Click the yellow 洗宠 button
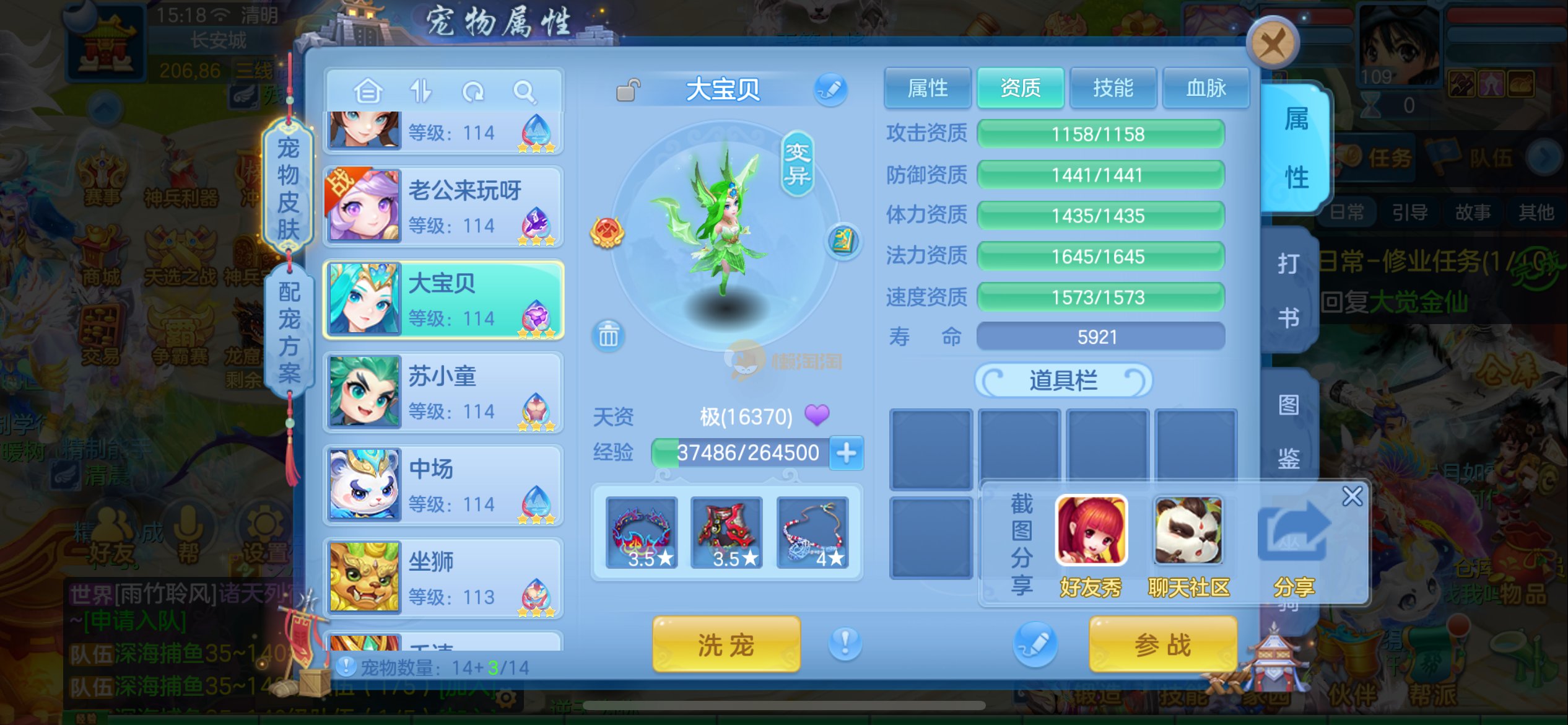 (726, 644)
